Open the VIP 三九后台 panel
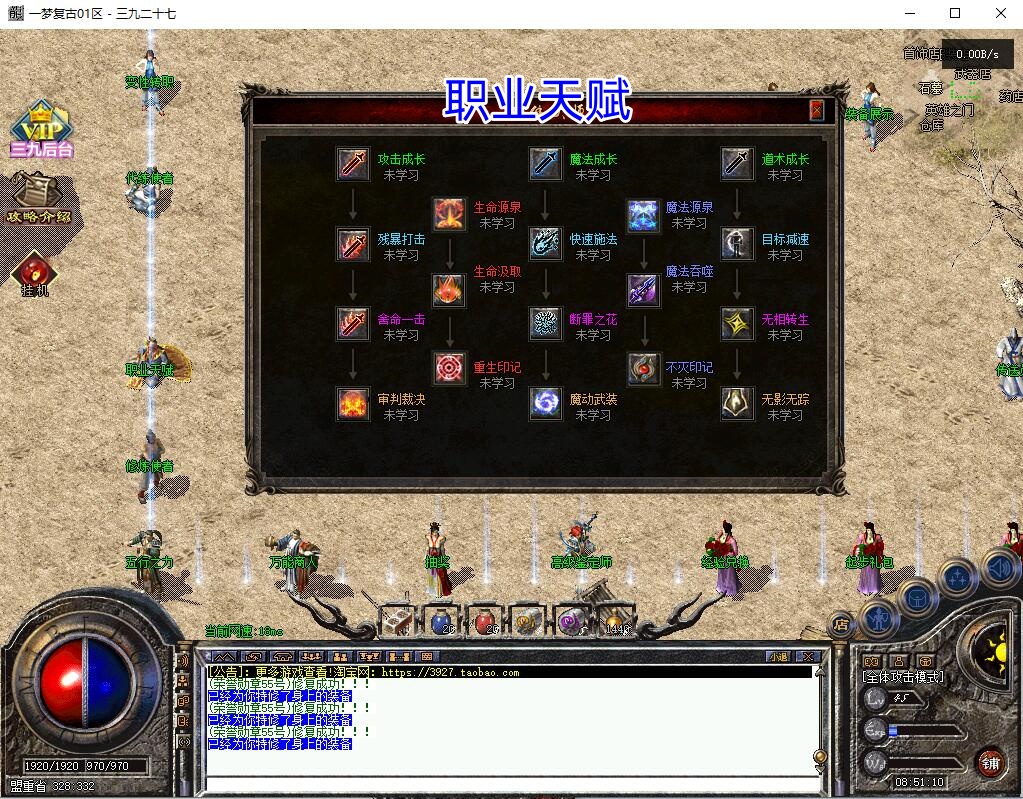Viewport: 1023px width, 799px height. (x=42, y=130)
